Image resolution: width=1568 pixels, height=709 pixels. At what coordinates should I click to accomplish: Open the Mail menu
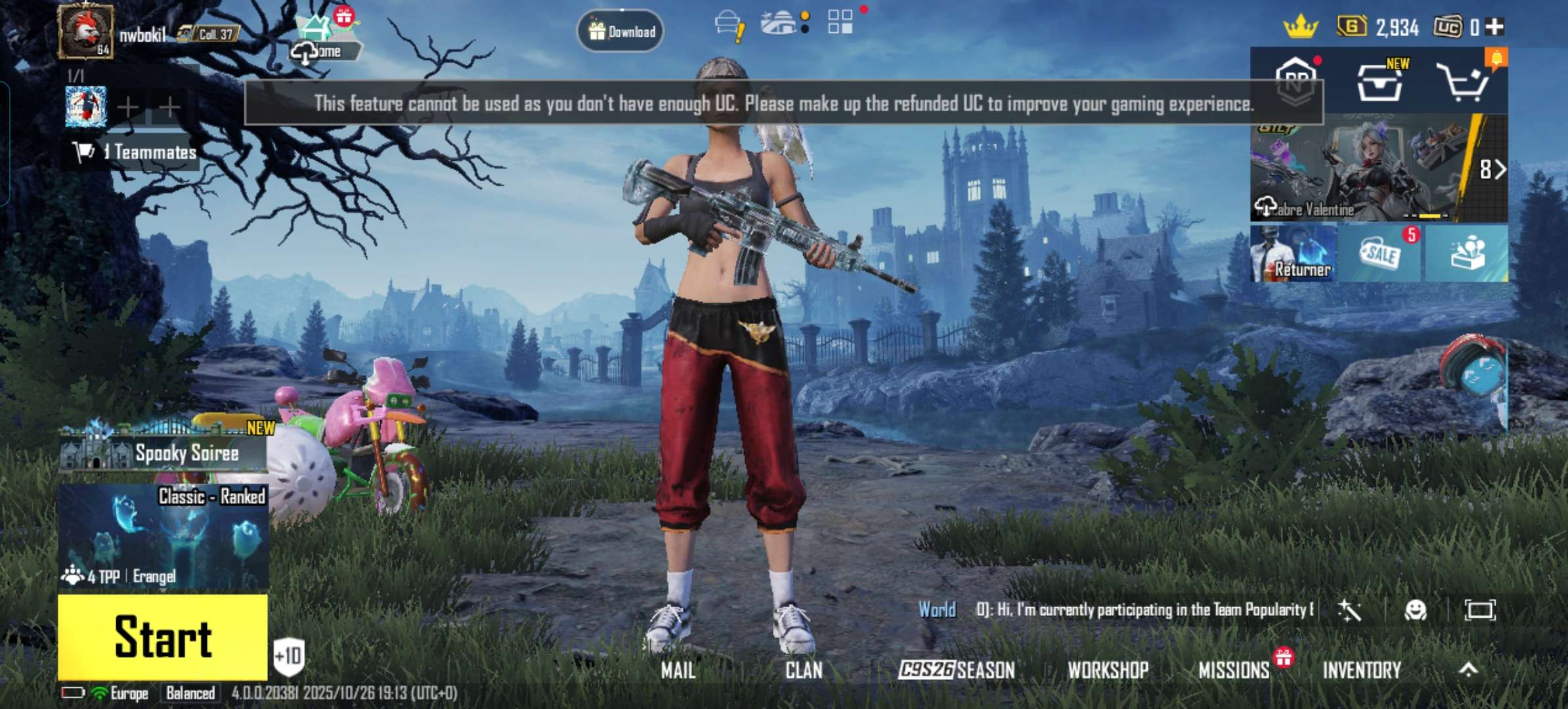678,670
